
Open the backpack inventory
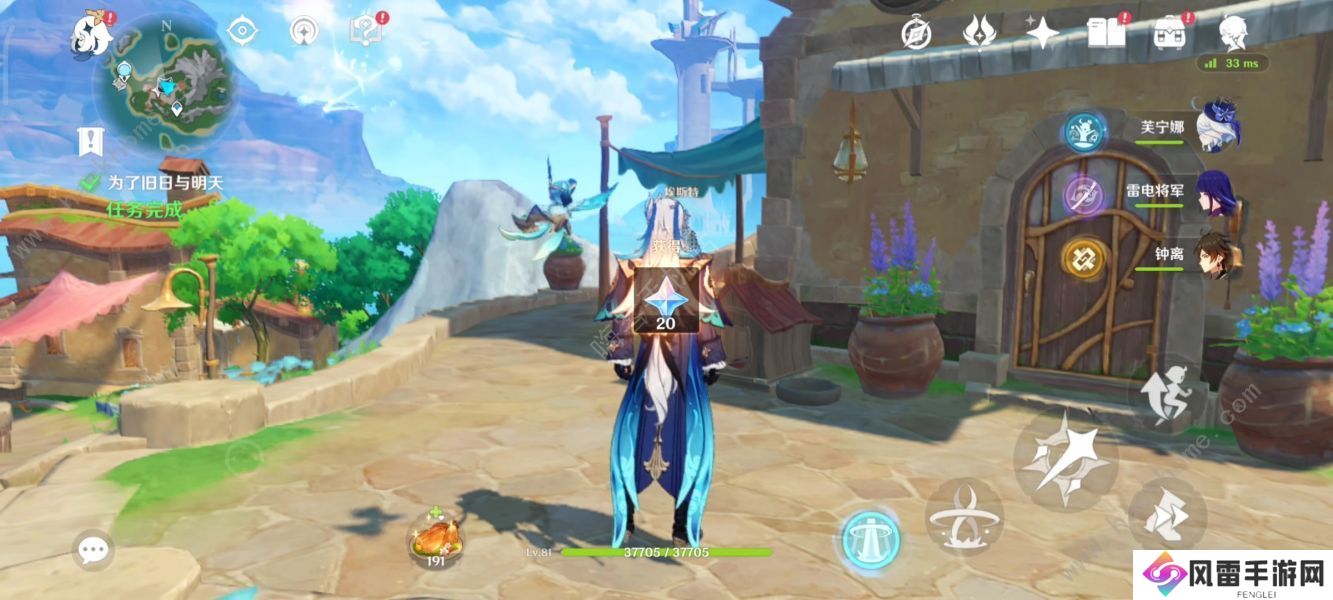point(1168,34)
